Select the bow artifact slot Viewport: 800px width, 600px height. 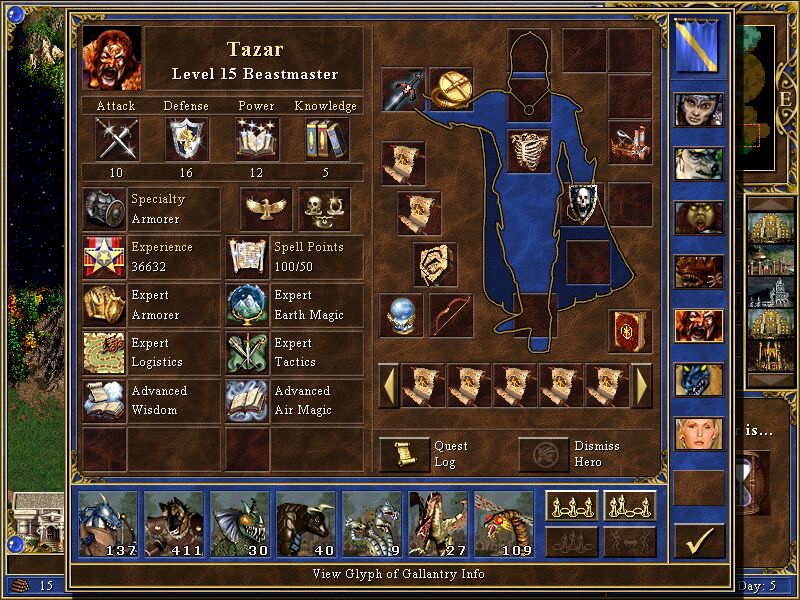coord(450,314)
